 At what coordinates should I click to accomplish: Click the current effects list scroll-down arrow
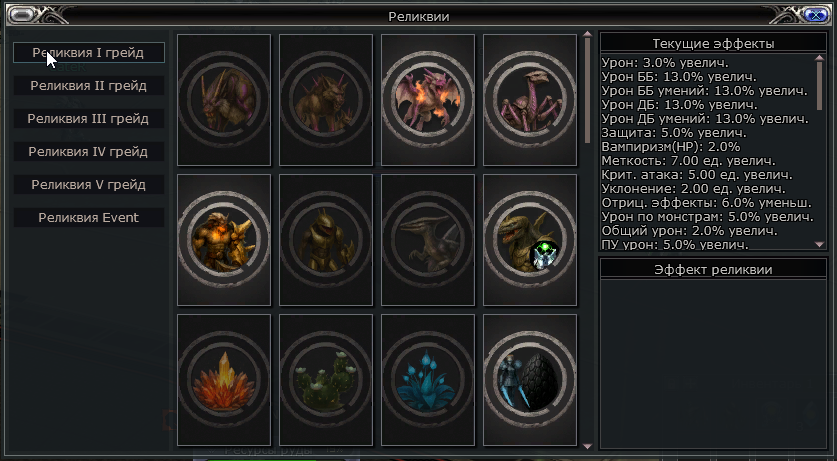coord(820,243)
